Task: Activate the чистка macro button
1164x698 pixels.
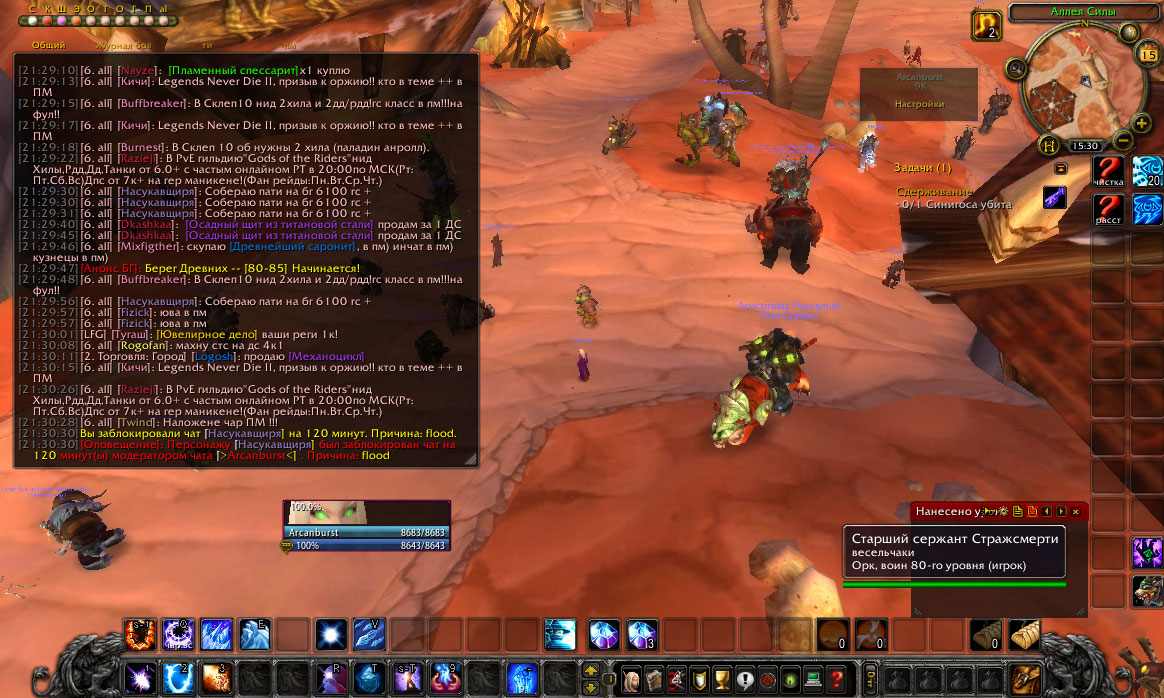Action: pyautogui.click(x=1107, y=171)
